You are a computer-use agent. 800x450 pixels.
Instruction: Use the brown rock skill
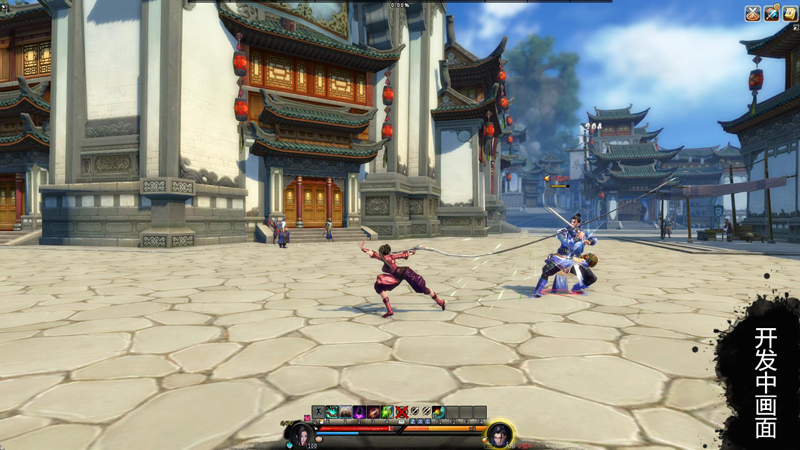(x=346, y=412)
